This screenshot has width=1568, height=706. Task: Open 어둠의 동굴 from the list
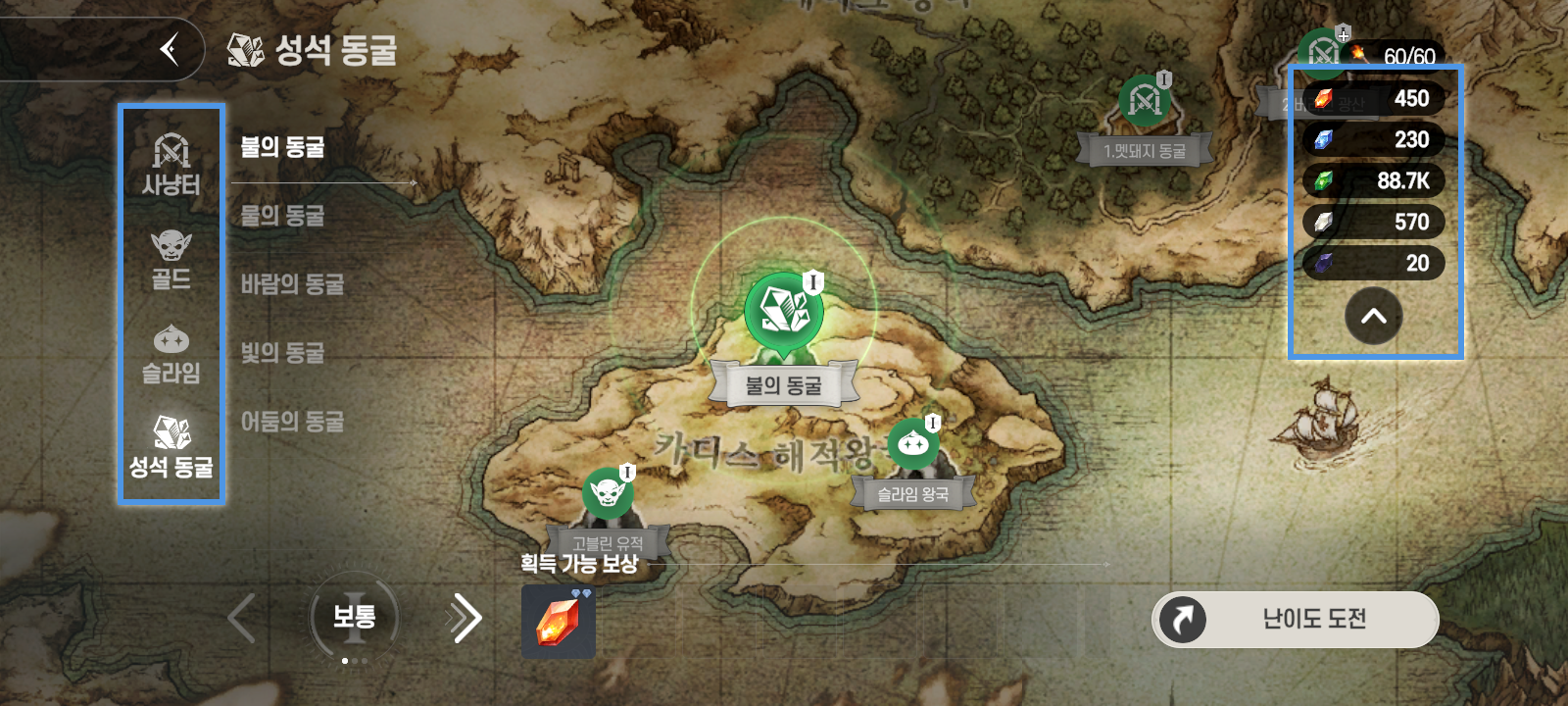[x=292, y=422]
